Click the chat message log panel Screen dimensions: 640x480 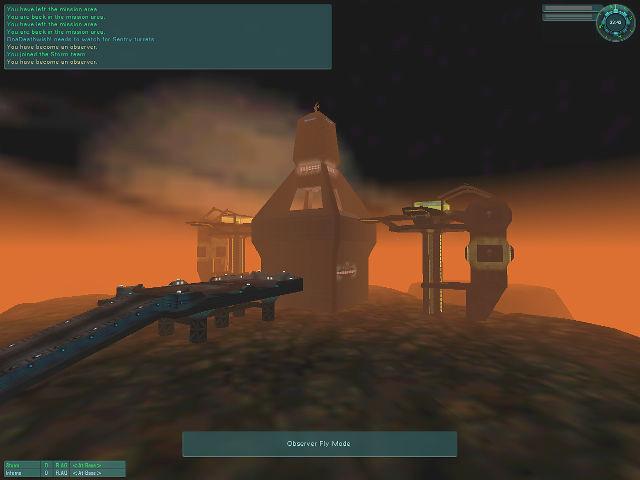[x=167, y=36]
